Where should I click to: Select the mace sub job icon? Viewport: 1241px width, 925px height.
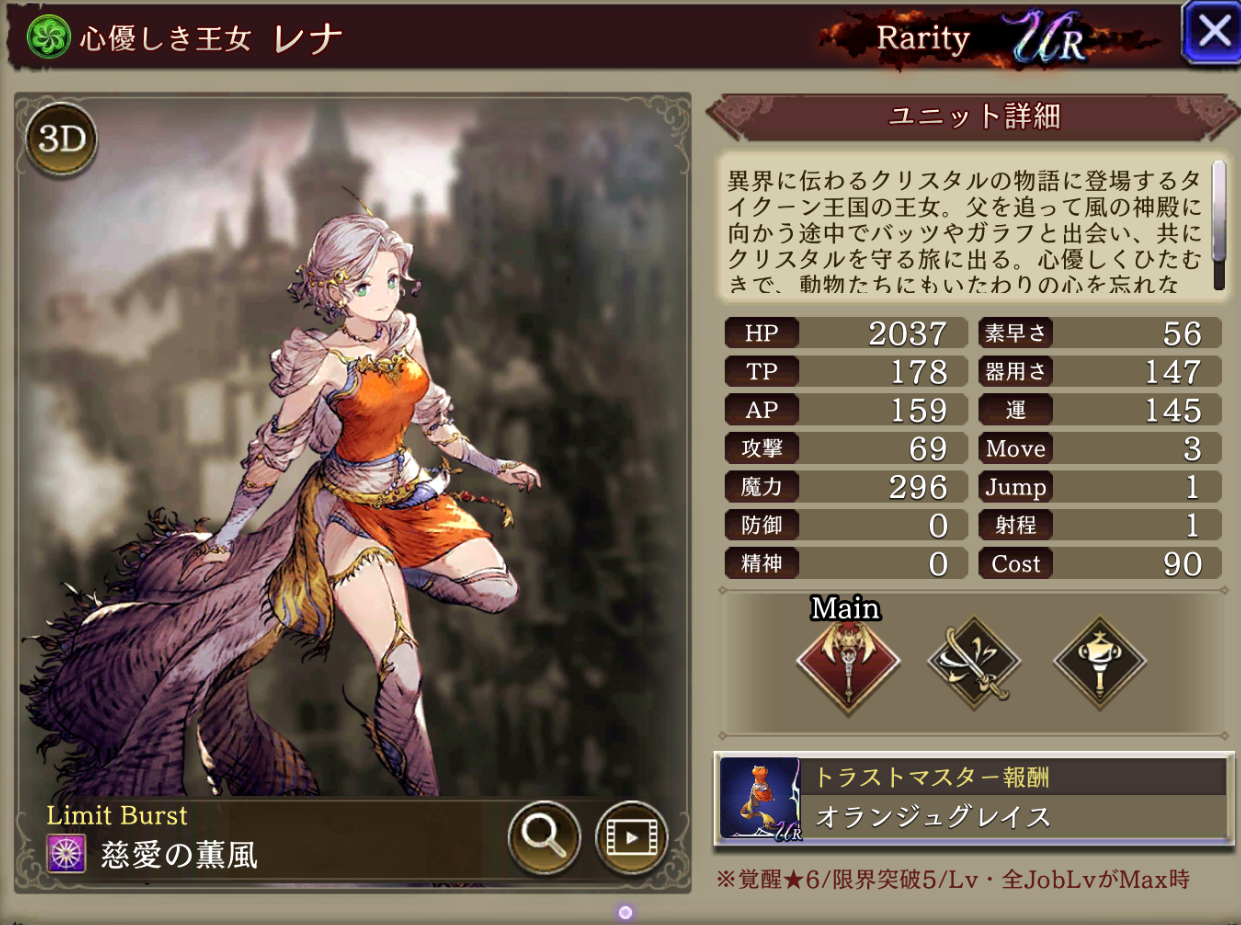(x=1100, y=661)
